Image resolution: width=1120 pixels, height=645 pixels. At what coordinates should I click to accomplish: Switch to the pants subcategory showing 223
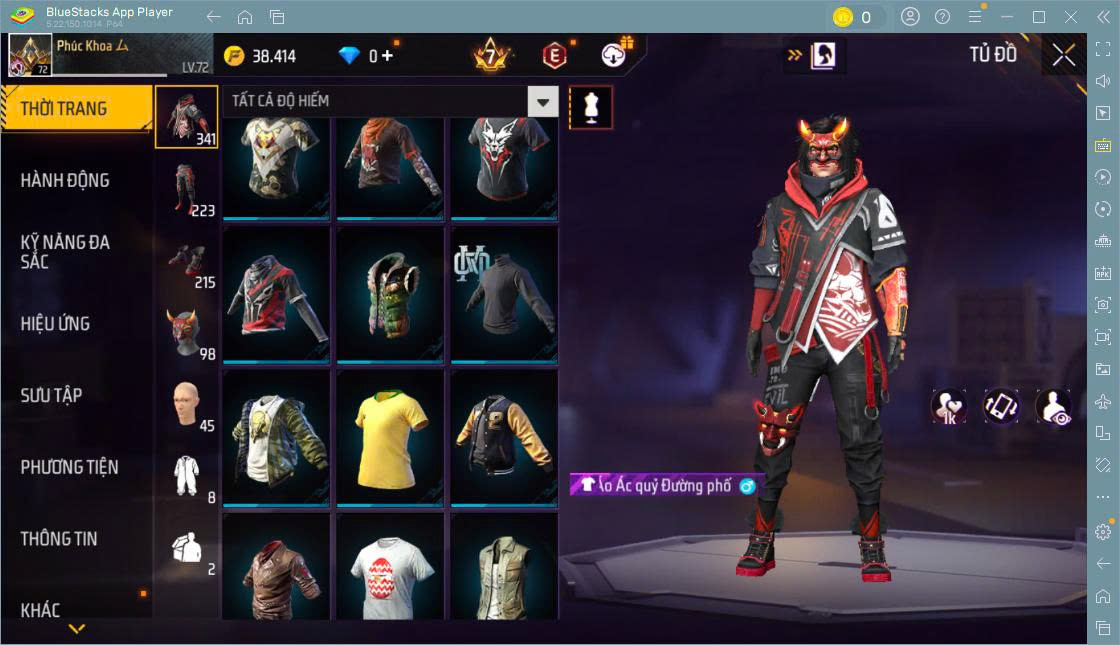click(x=186, y=187)
